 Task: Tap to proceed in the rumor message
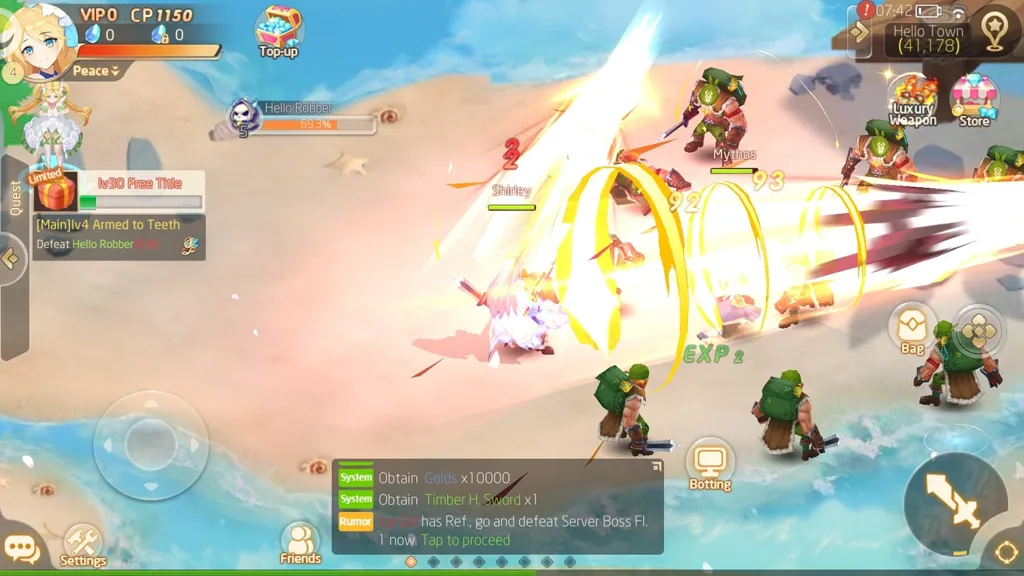point(465,540)
